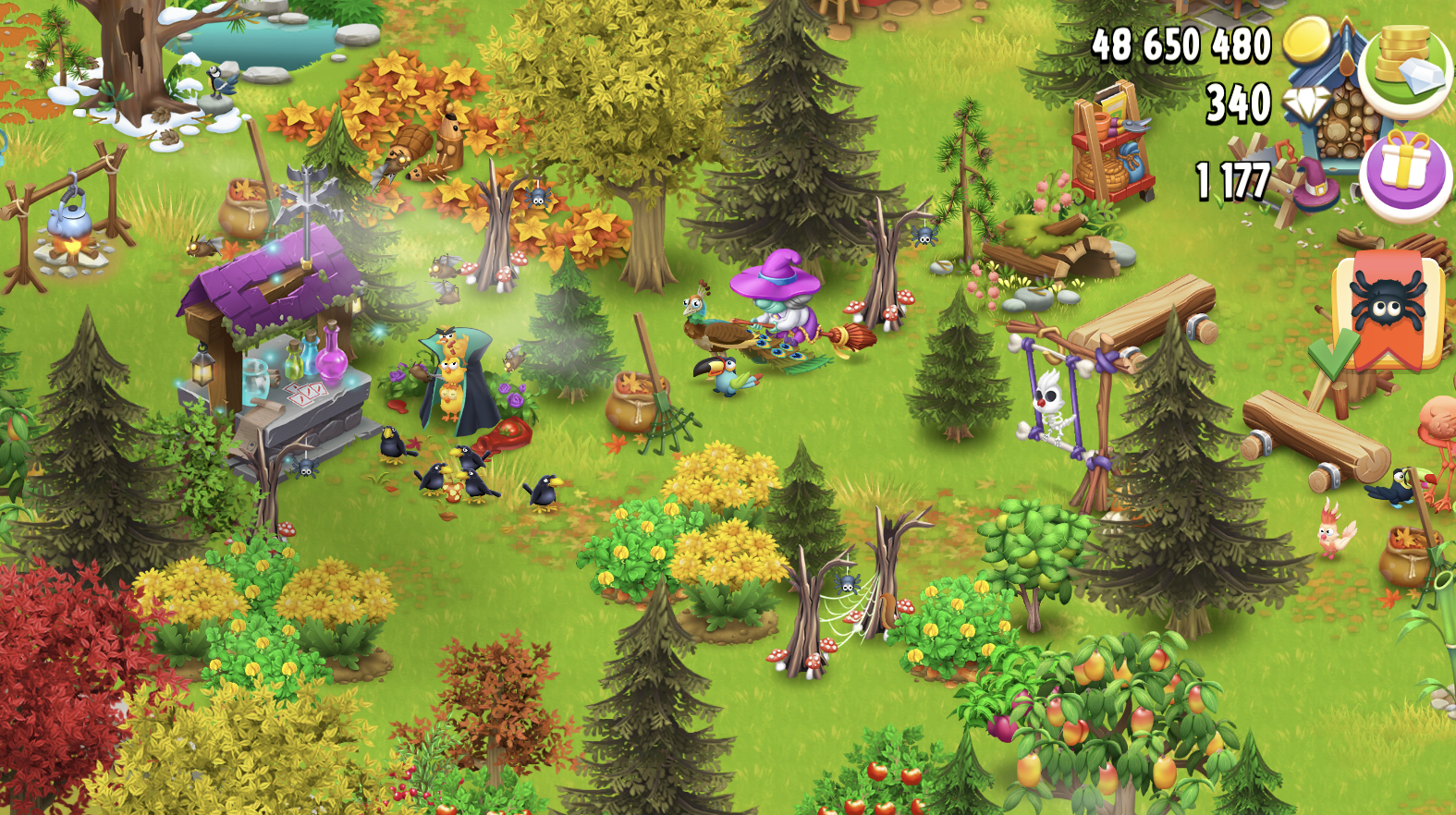Image resolution: width=1456 pixels, height=815 pixels.
Task: Open the spider event banner
Action: pos(1389,310)
